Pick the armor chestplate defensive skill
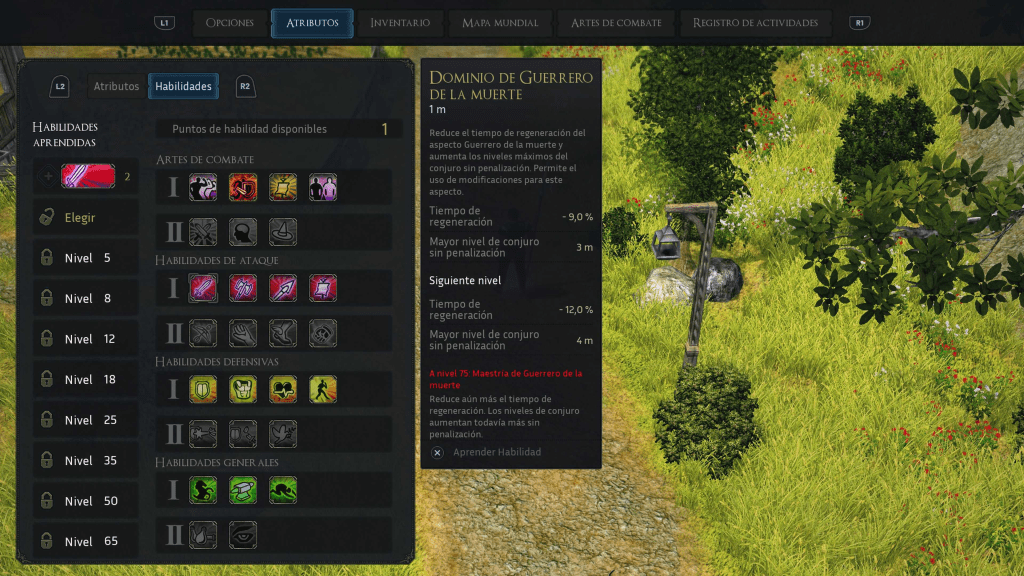Image resolution: width=1024 pixels, height=576 pixels. 243,389
